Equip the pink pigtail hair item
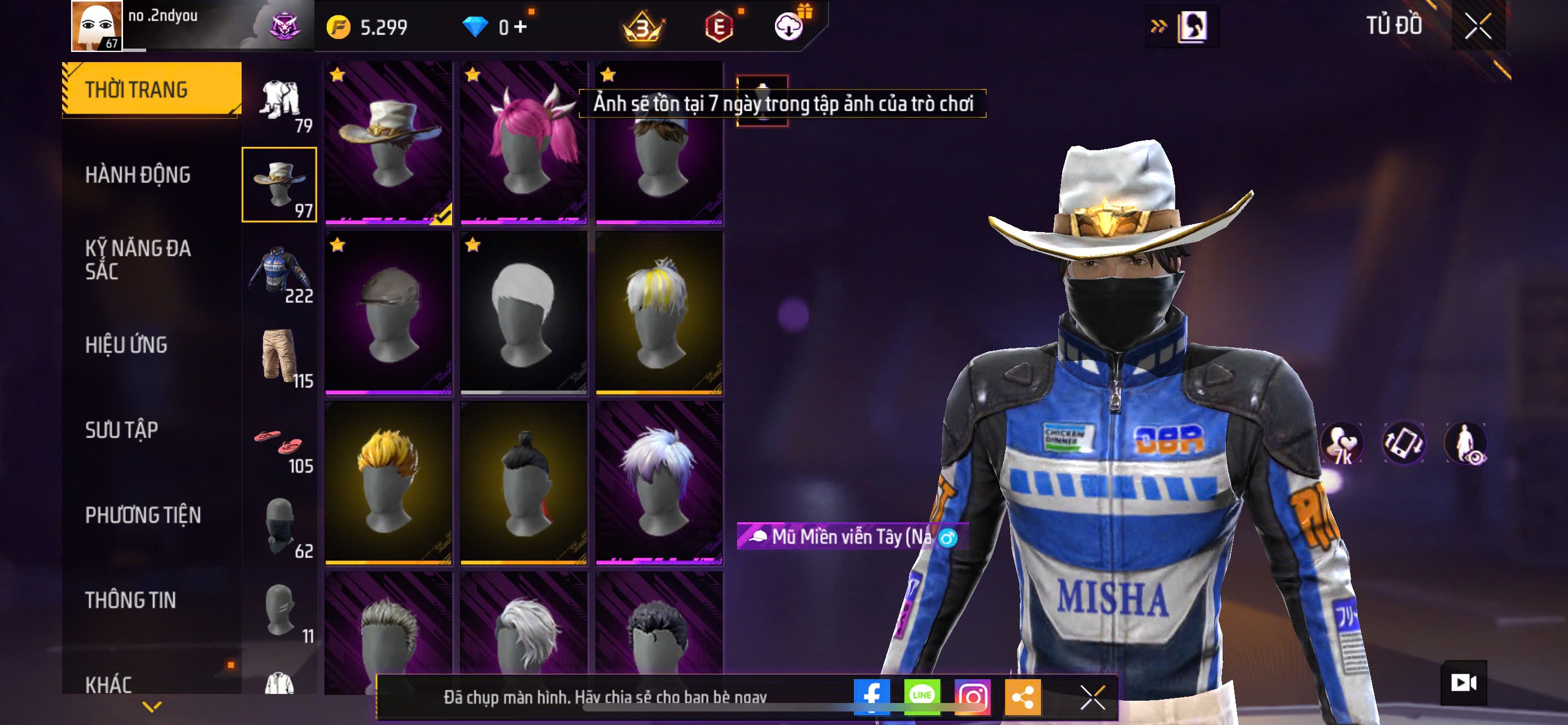Image resolution: width=1568 pixels, height=725 pixels. (523, 142)
